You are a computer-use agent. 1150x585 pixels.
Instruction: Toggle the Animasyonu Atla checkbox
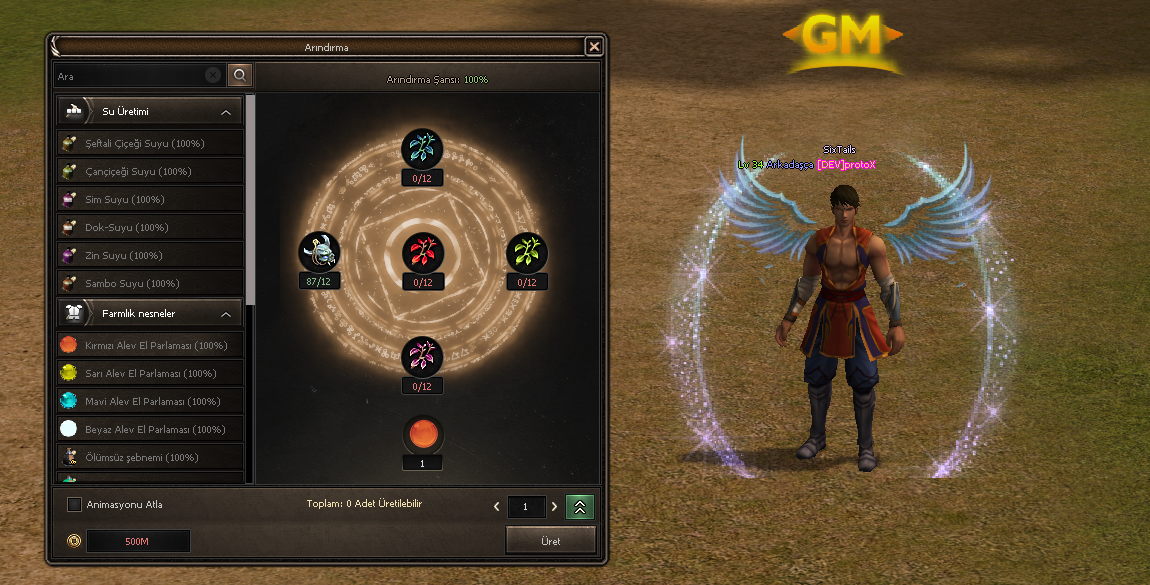pyautogui.click(x=74, y=505)
